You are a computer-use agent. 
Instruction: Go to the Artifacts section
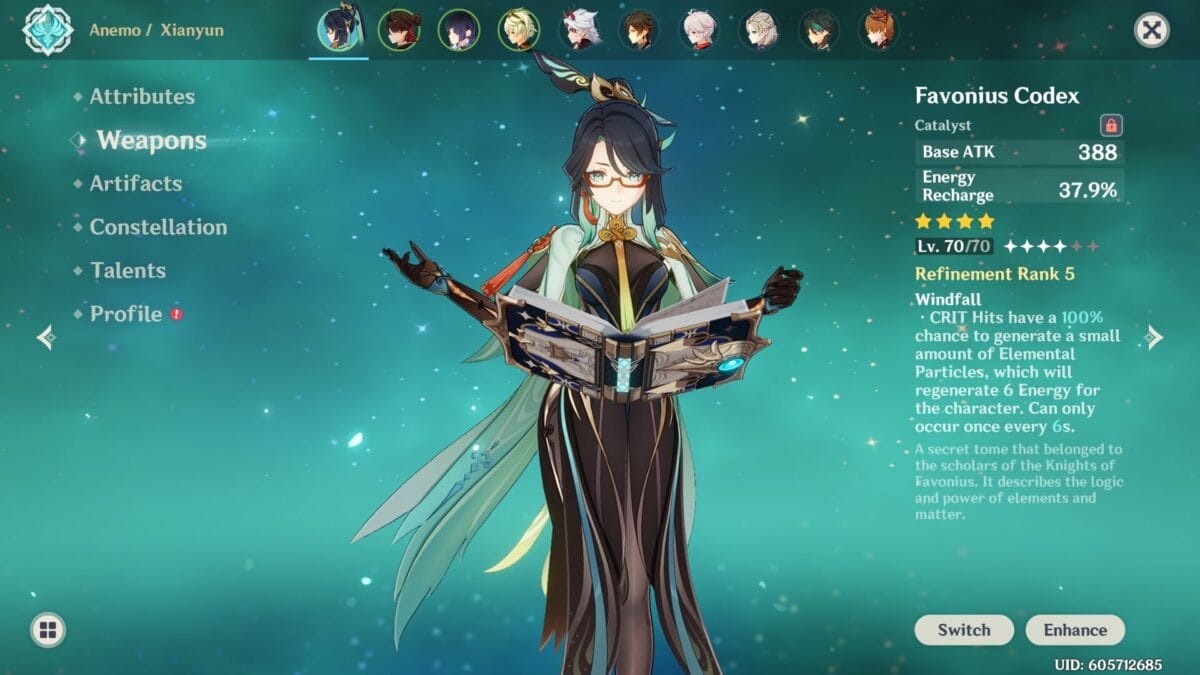tap(135, 184)
